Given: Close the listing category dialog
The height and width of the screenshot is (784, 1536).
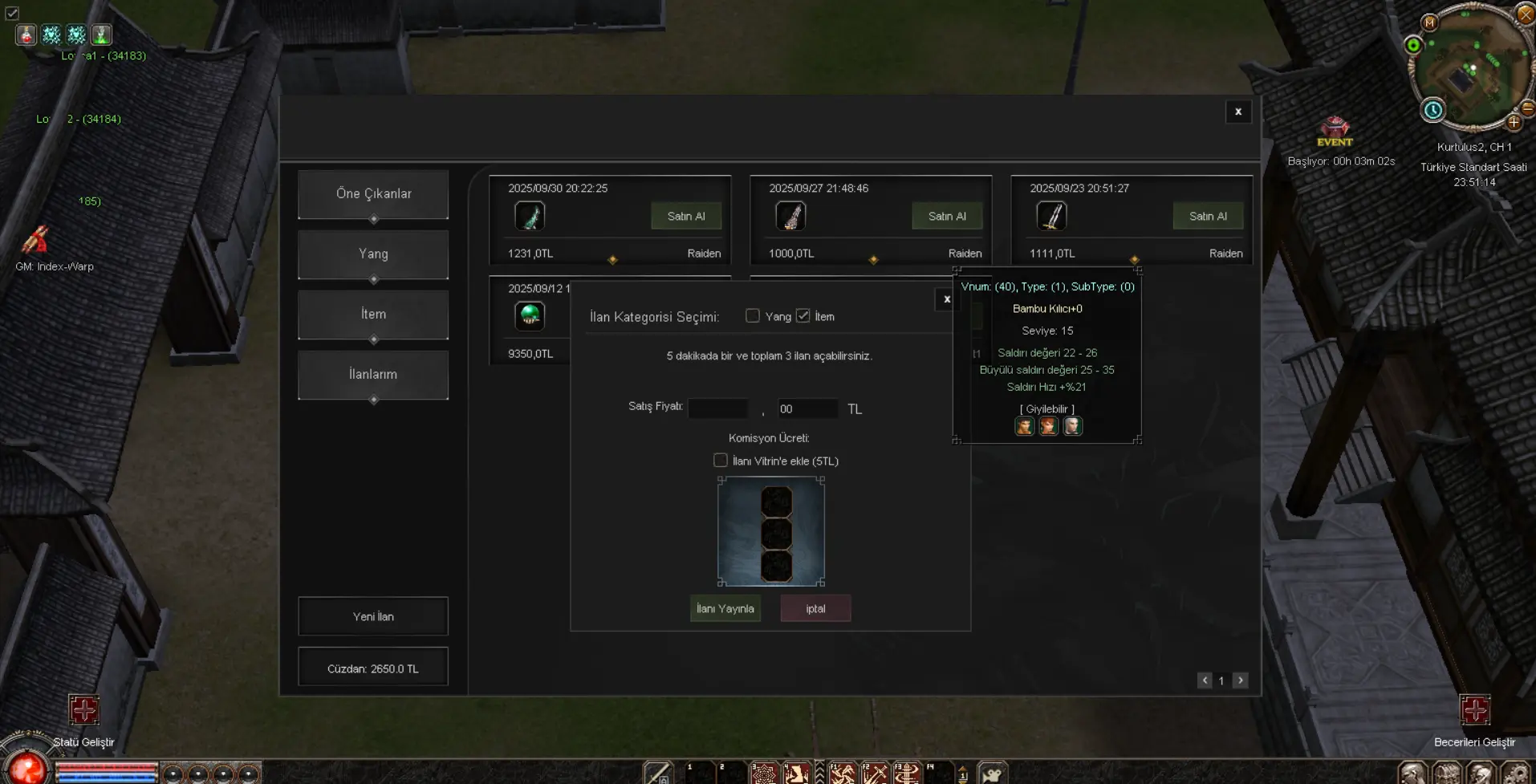Looking at the screenshot, I should pyautogui.click(x=947, y=299).
